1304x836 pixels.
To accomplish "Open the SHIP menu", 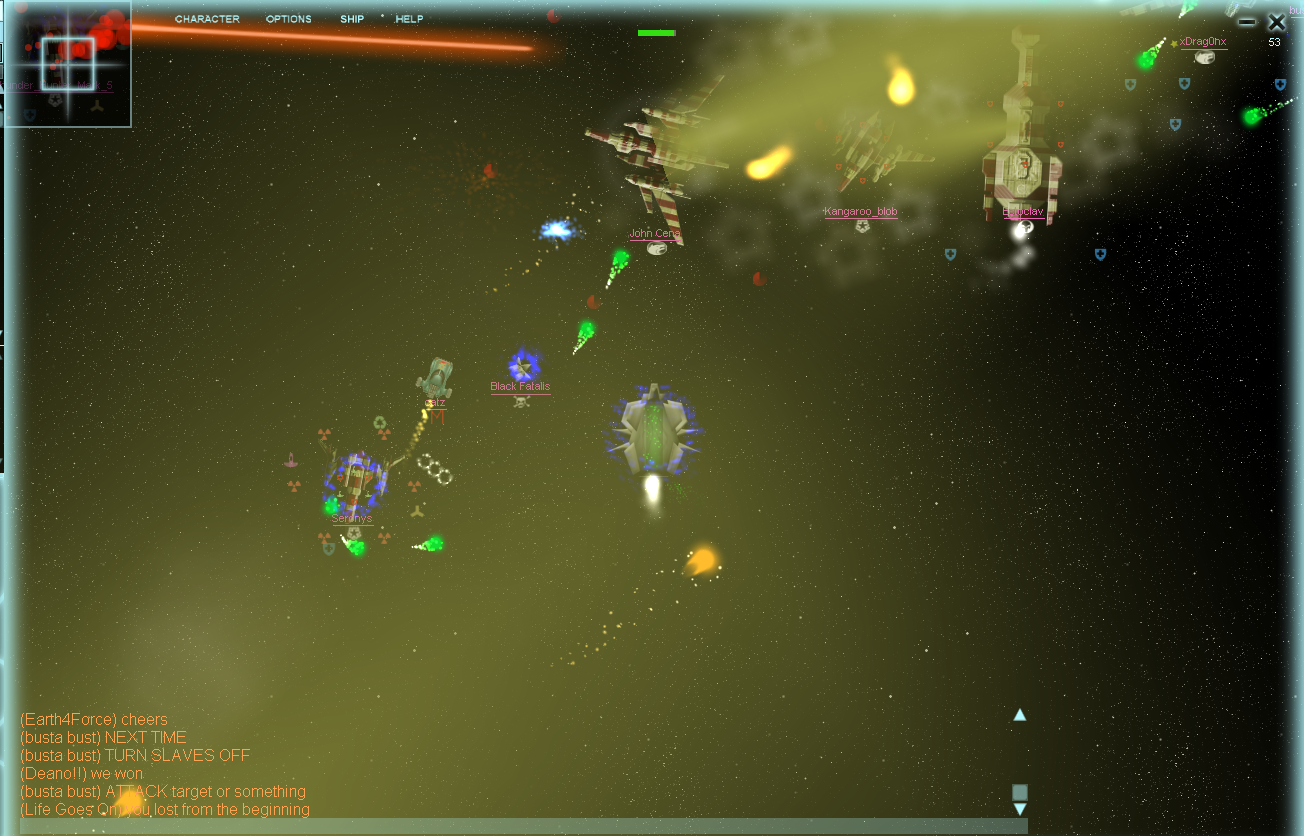I will pos(352,19).
